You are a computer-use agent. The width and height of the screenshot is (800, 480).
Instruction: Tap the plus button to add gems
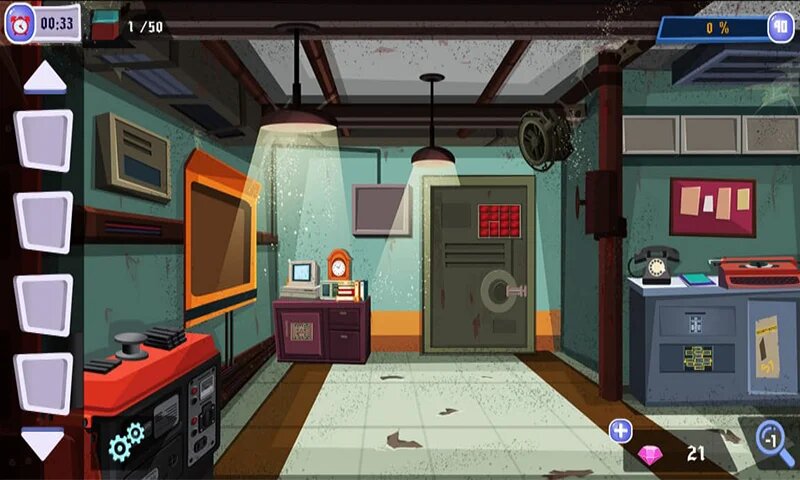pyautogui.click(x=621, y=431)
